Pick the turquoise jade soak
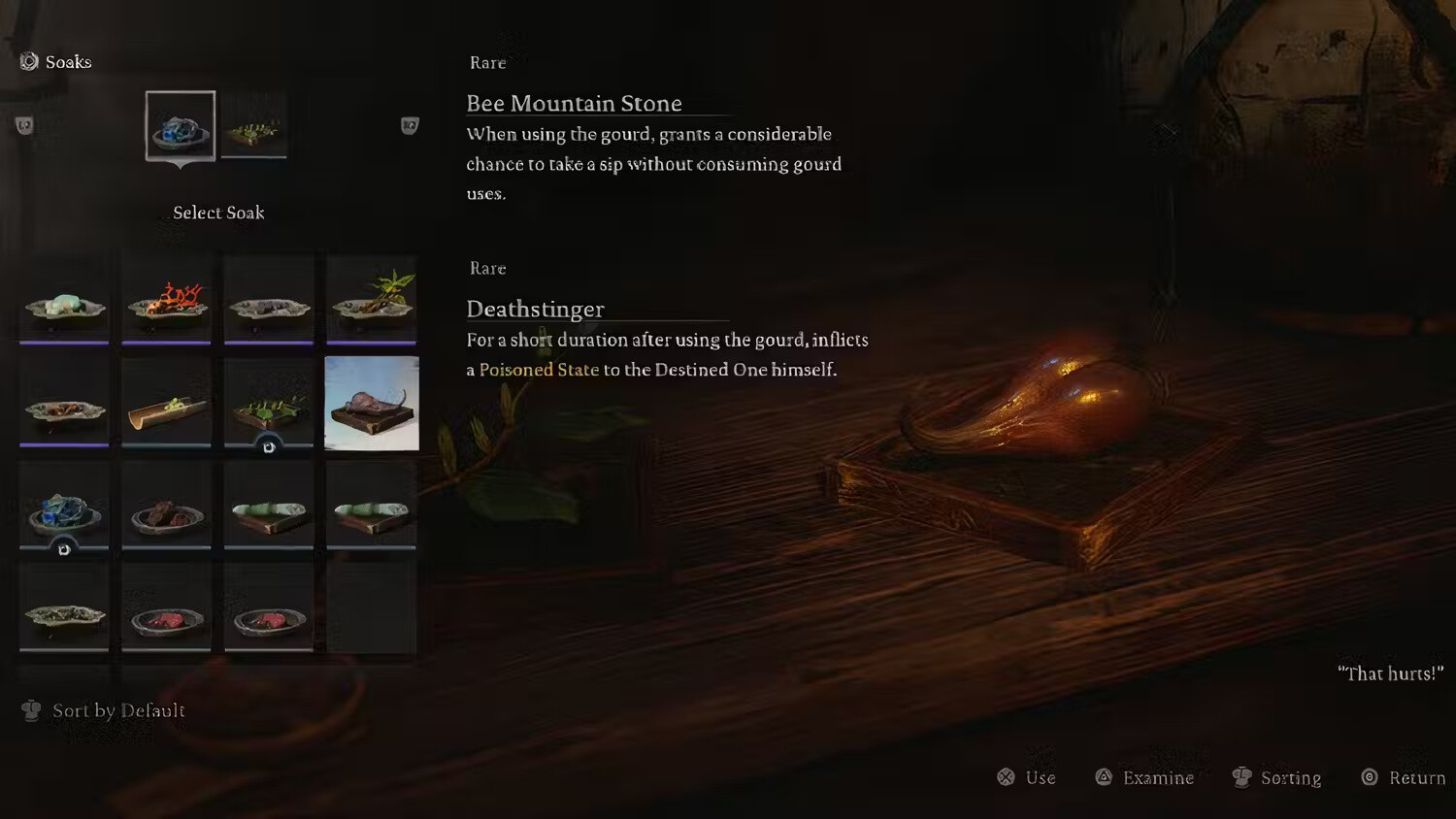 [x=65, y=301]
